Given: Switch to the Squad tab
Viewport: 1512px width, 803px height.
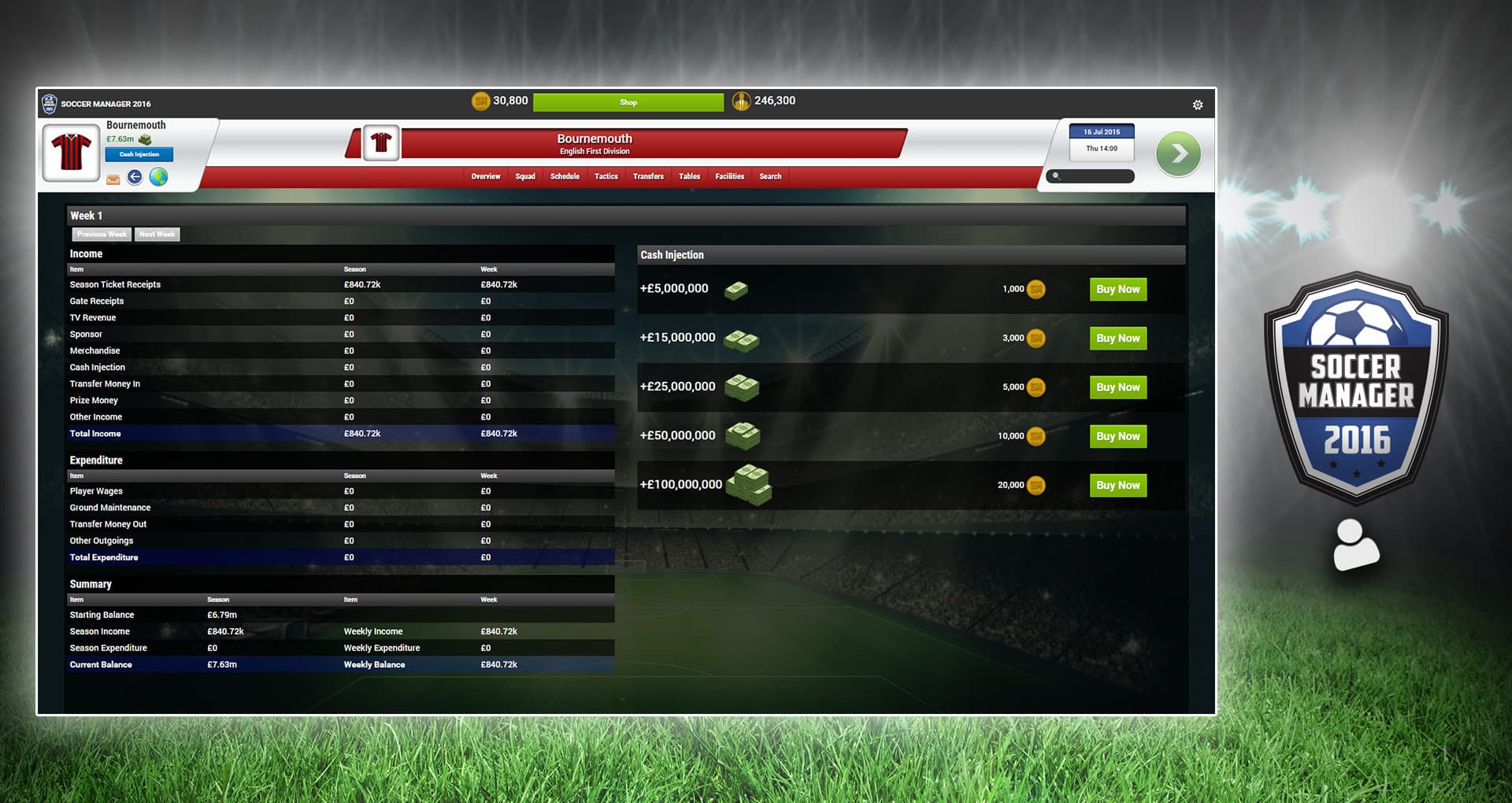Looking at the screenshot, I should pos(525,176).
